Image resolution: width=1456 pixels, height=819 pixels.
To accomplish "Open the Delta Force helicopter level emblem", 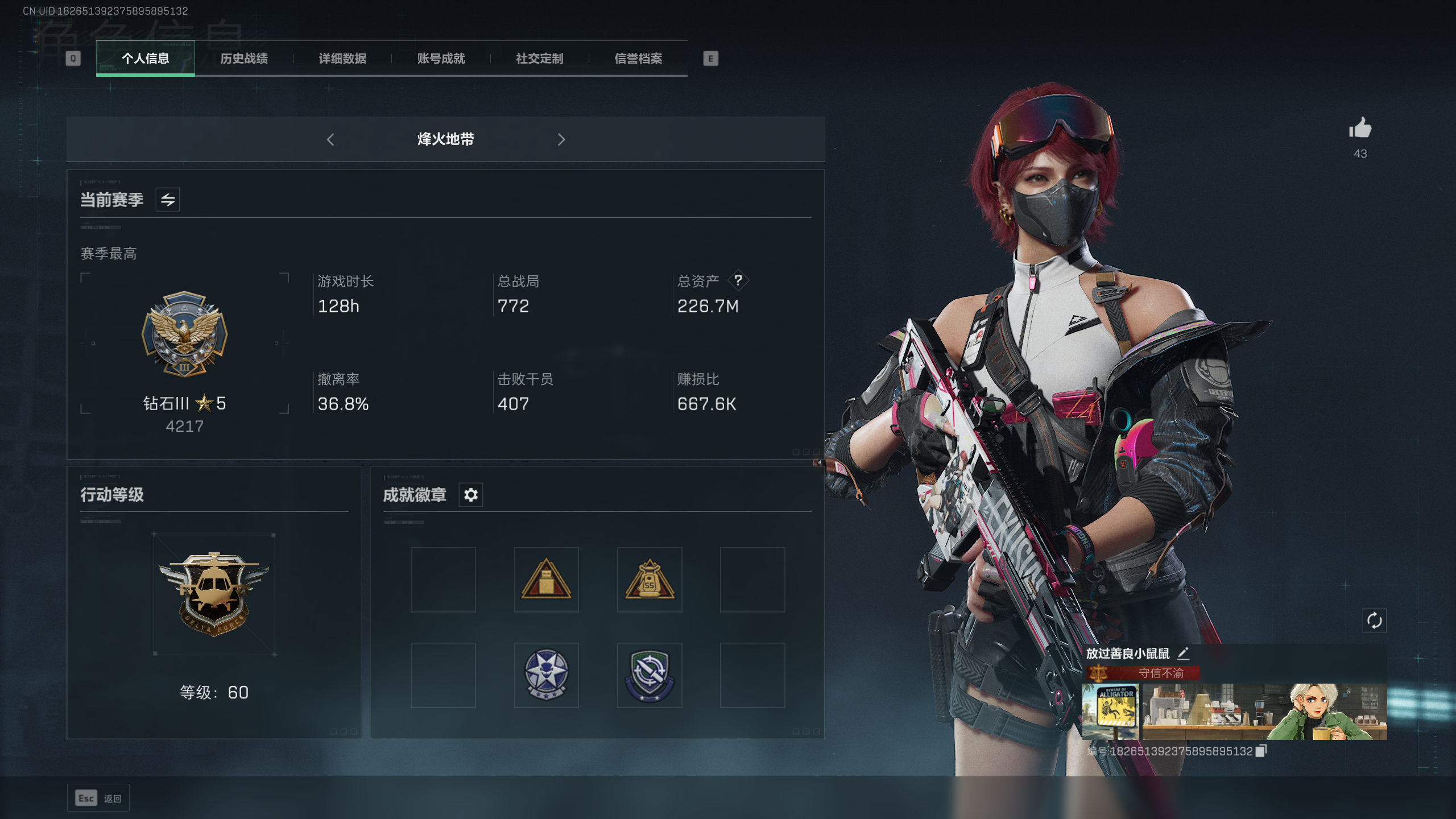I will tap(214, 594).
